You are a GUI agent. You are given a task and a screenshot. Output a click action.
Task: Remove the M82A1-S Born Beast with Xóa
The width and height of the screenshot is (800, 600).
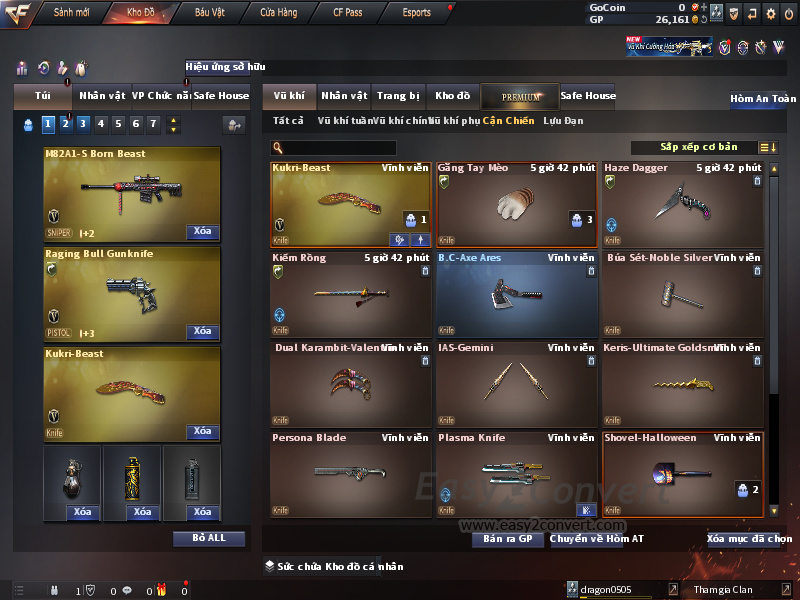coord(202,231)
